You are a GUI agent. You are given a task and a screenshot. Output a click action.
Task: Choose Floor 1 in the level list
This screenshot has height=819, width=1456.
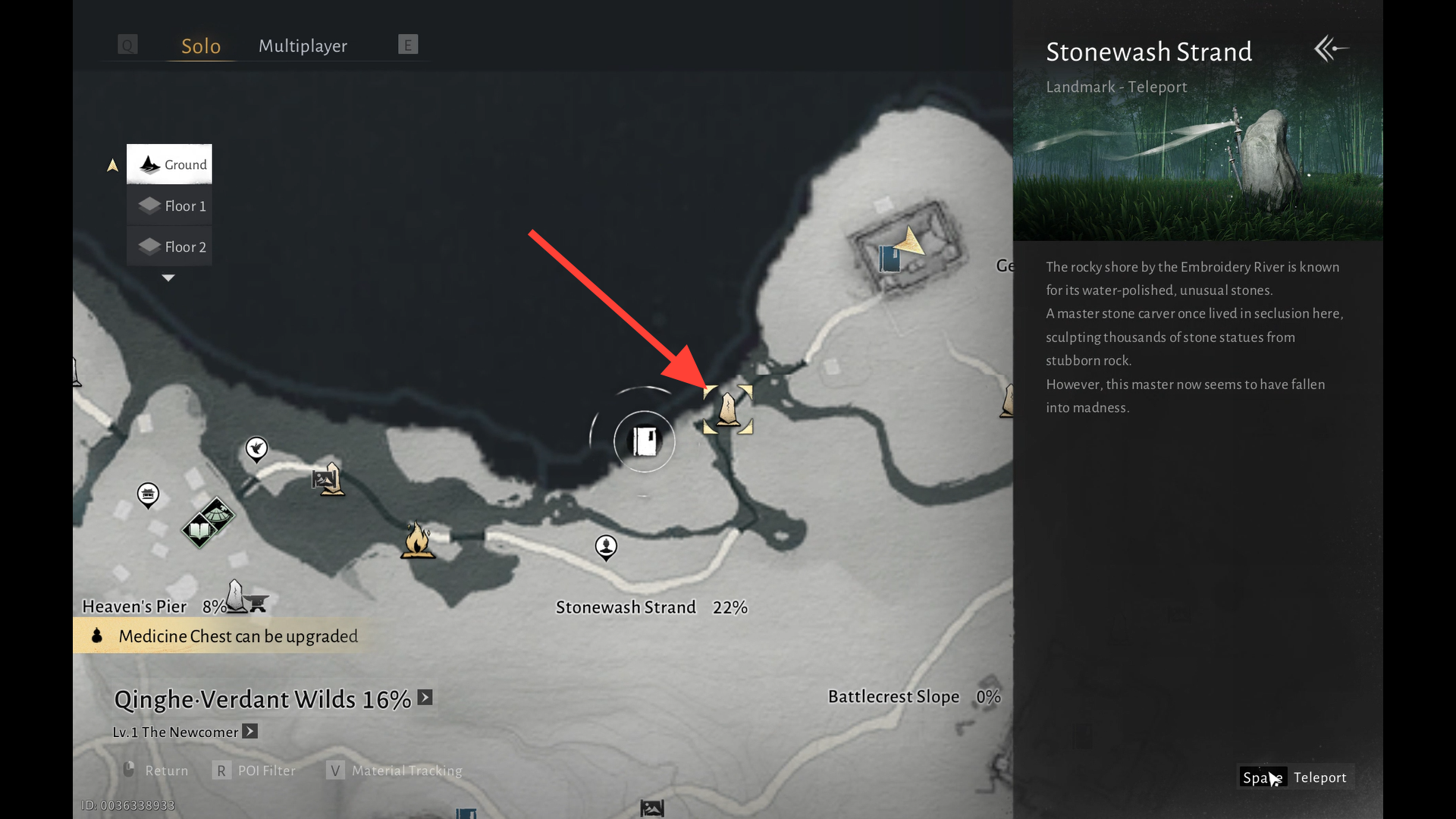(x=170, y=206)
